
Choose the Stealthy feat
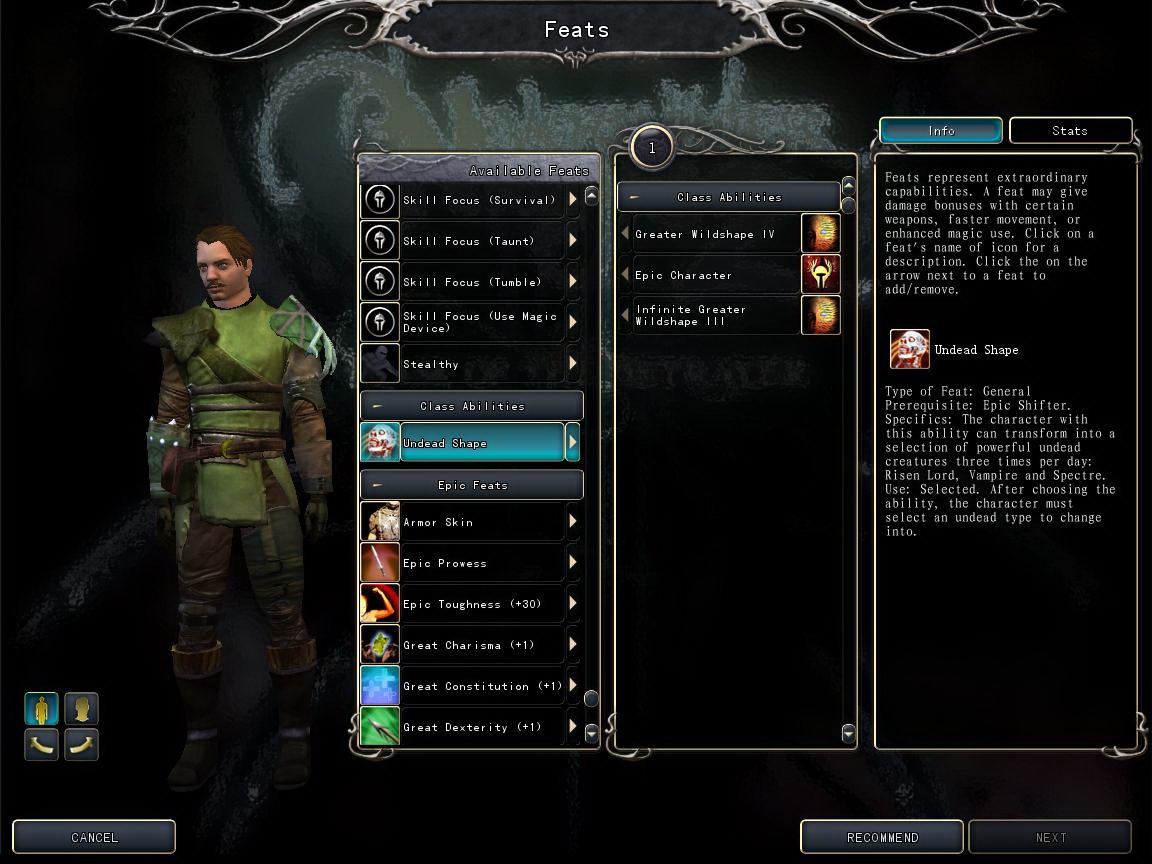coord(481,364)
